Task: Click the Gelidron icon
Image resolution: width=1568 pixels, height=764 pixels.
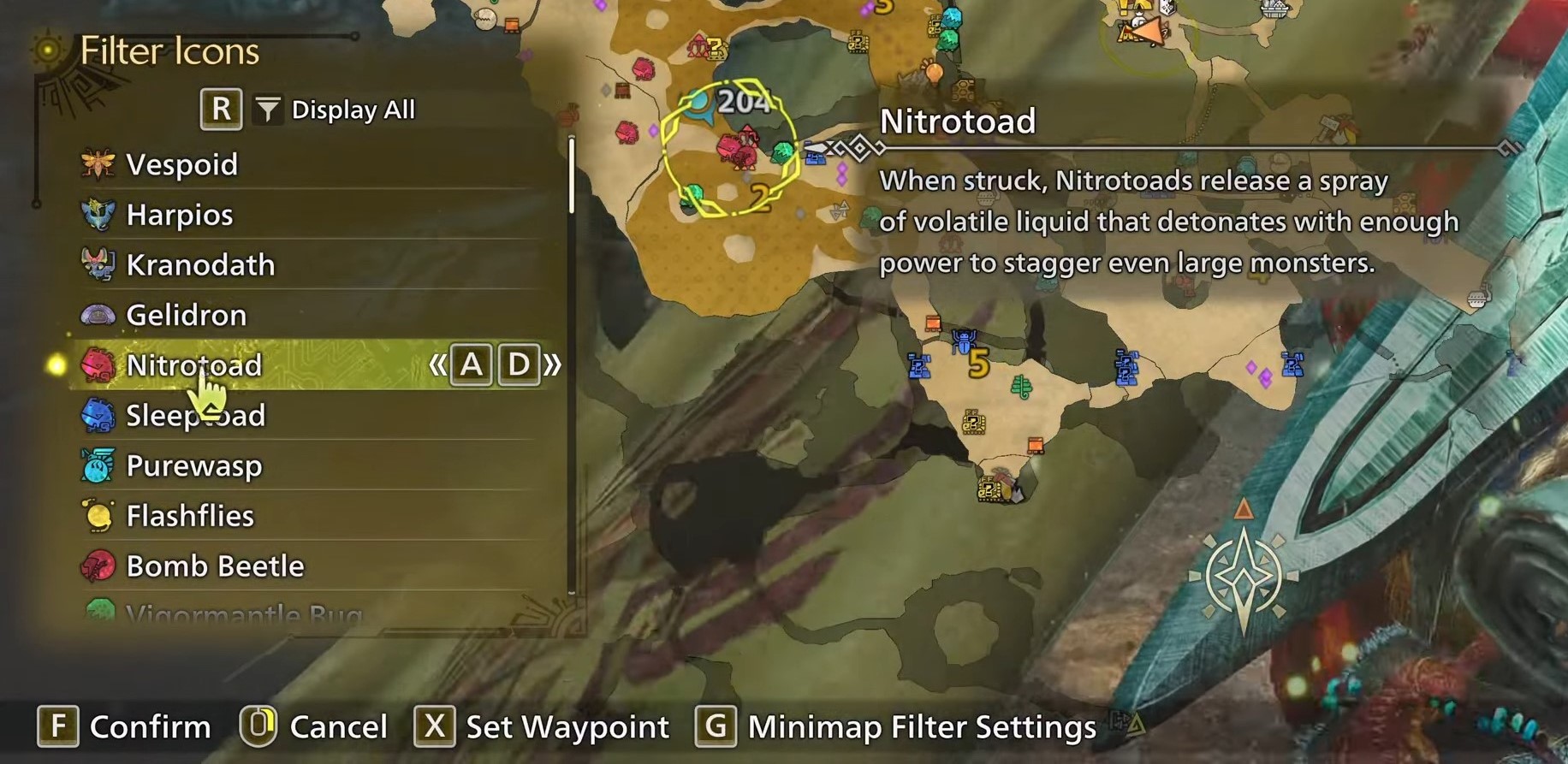Action: (100, 315)
